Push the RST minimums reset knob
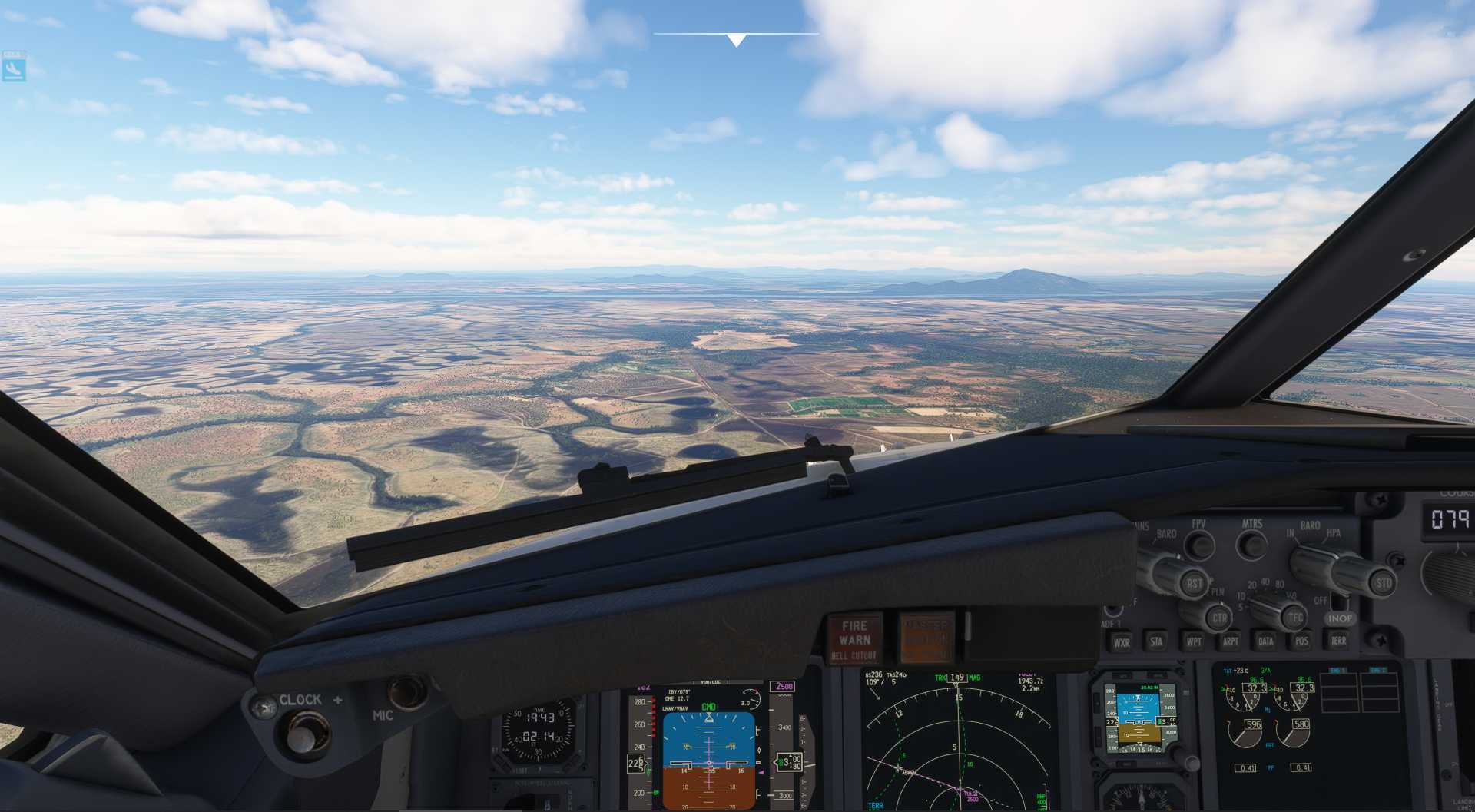Screen dimensions: 1475x812 coord(1193,583)
